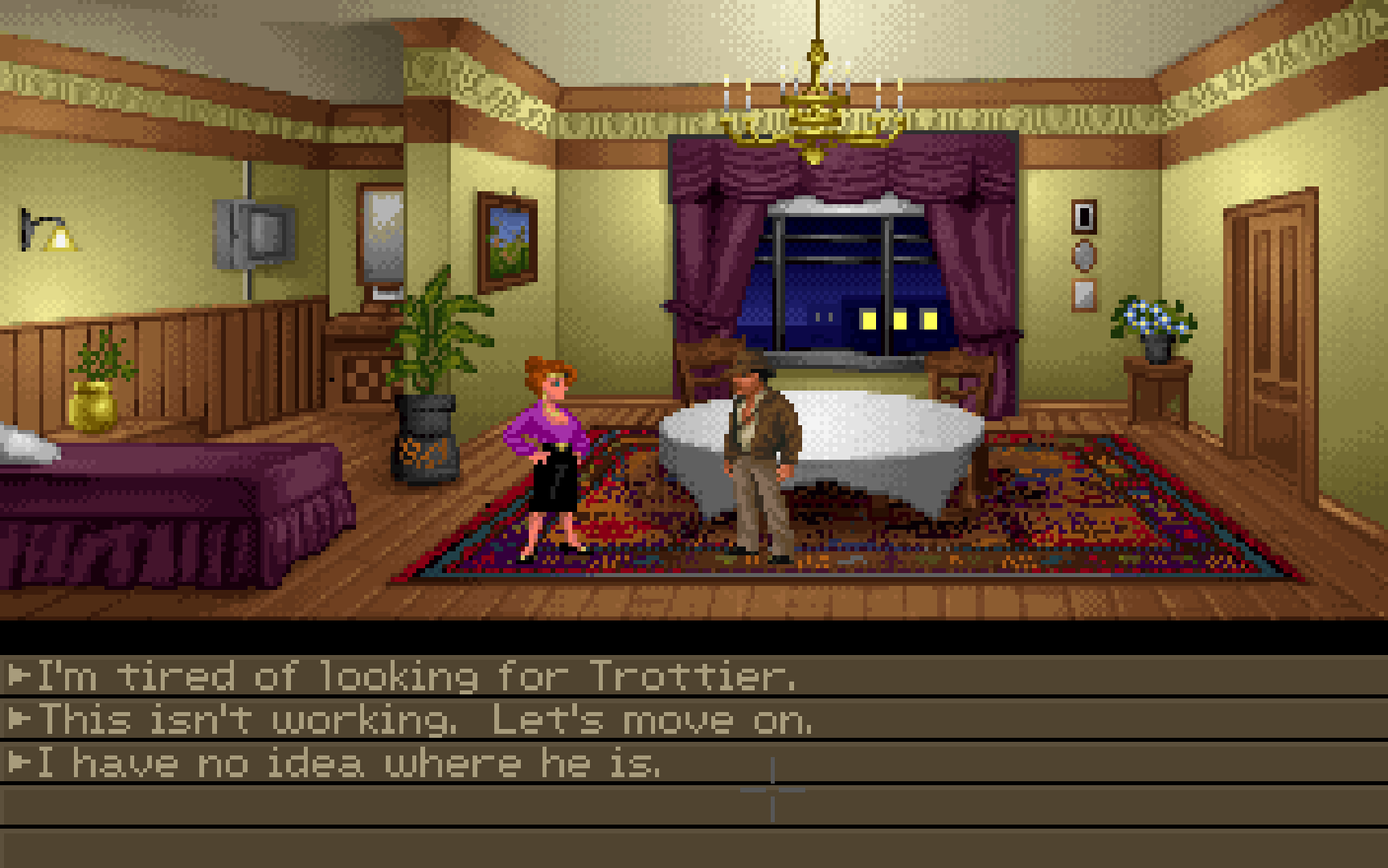
Task: Choose "I'm tired of looking for Trottier."
Action: pos(416,676)
